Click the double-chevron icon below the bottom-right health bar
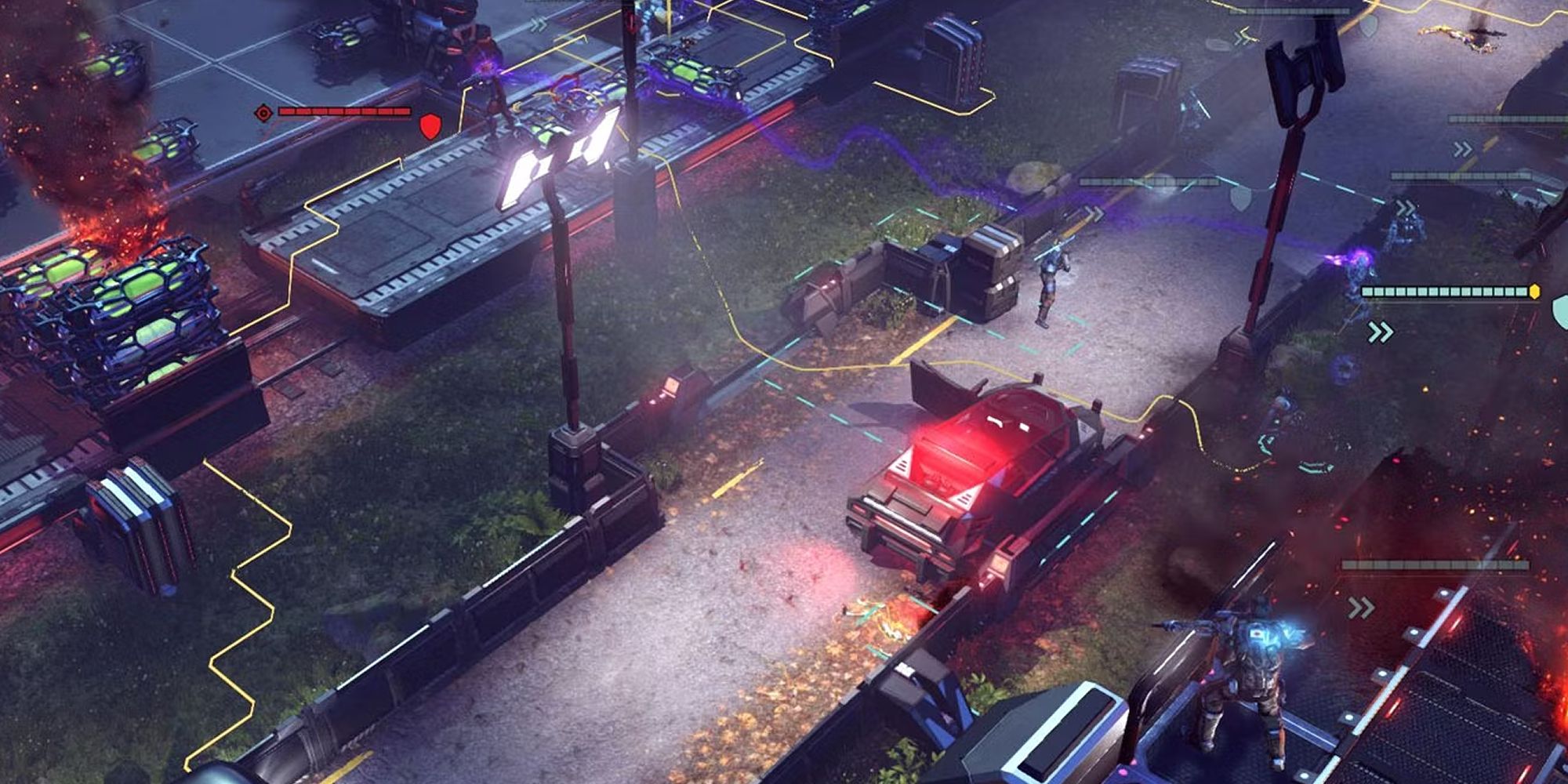This screenshot has height=784, width=1568. click(x=1361, y=606)
